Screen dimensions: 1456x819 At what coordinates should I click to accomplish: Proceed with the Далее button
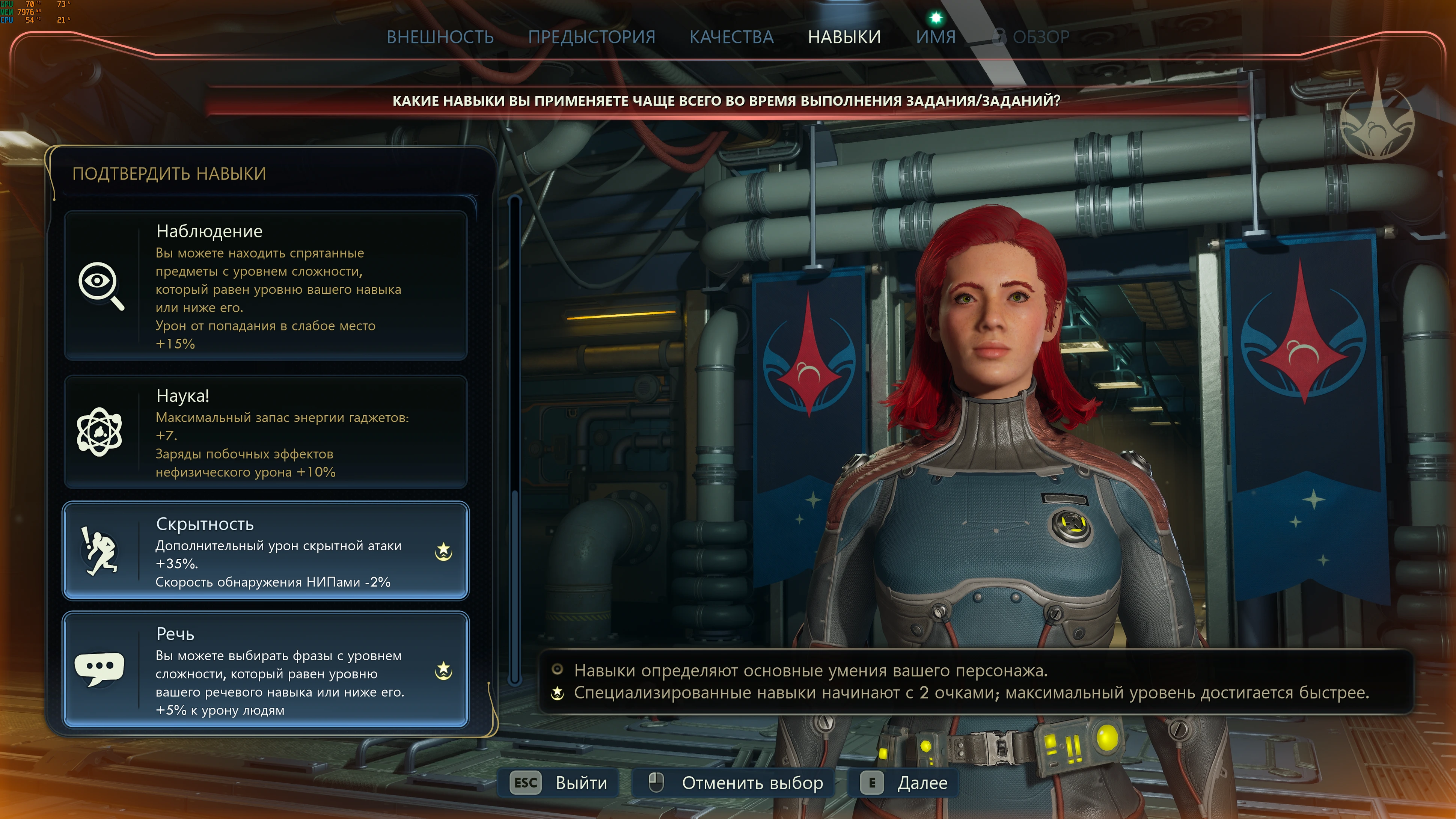pos(904,783)
